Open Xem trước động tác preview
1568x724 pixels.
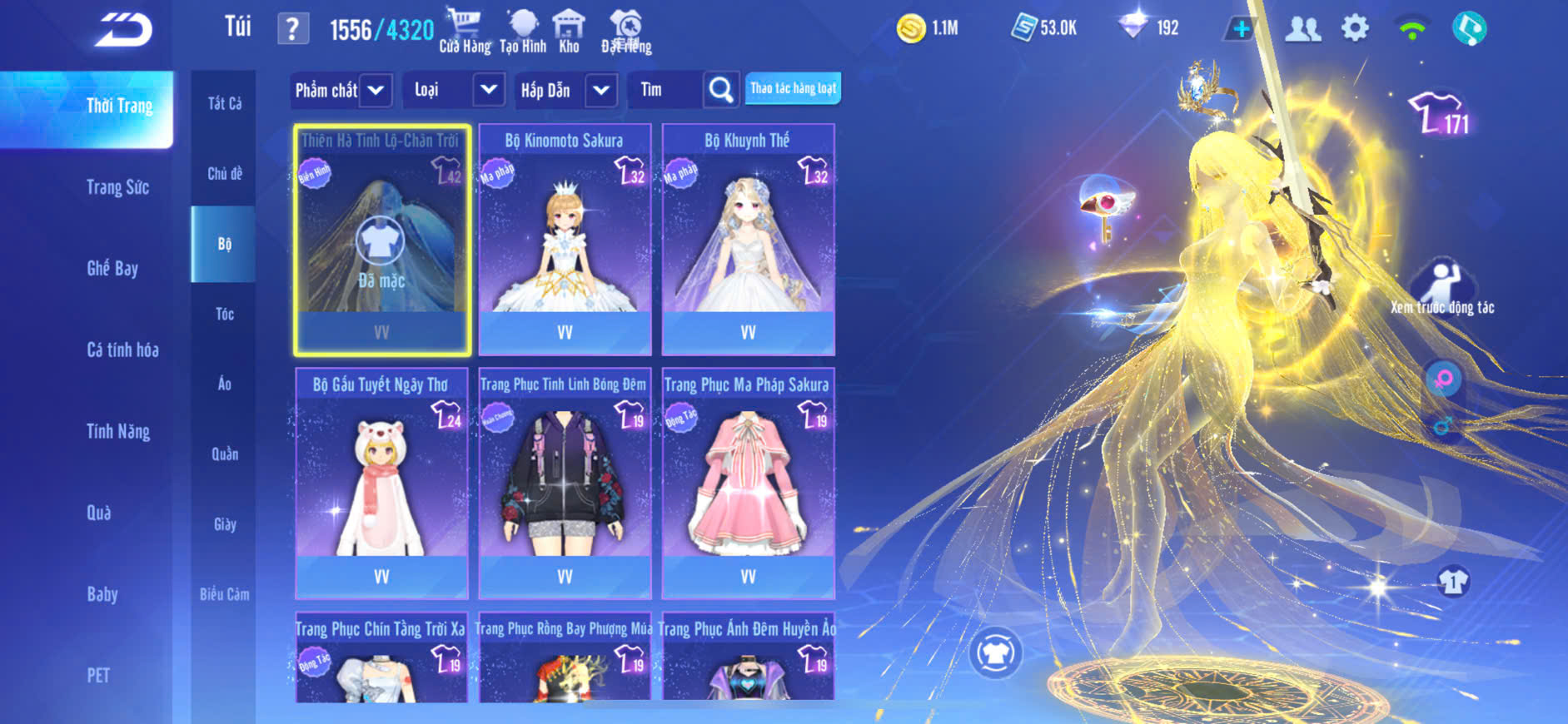(x=1442, y=289)
